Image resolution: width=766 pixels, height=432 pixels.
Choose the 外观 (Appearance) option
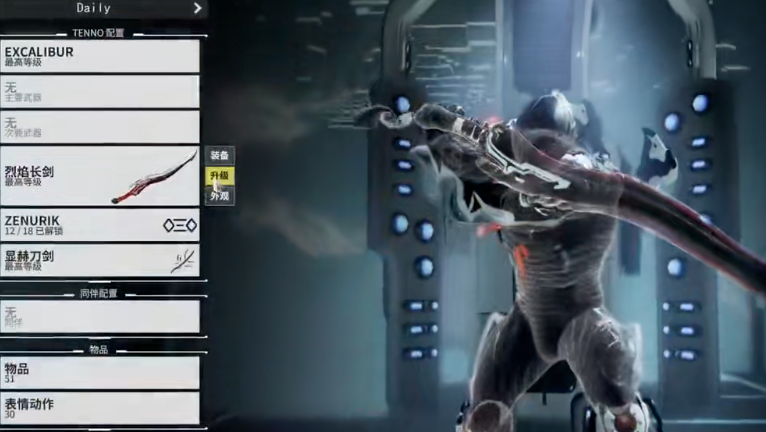220,196
